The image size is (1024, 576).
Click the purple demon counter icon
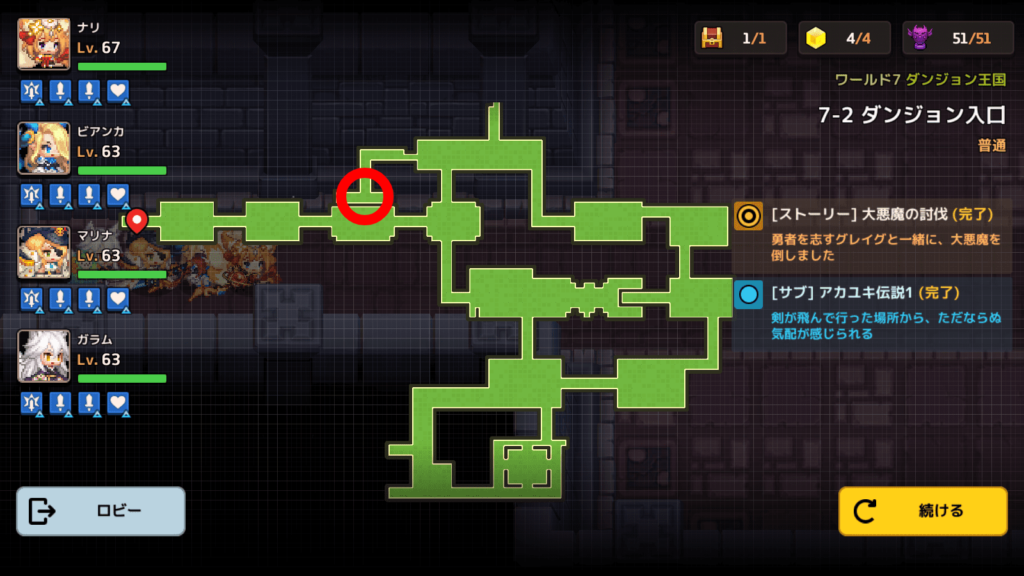[x=921, y=38]
